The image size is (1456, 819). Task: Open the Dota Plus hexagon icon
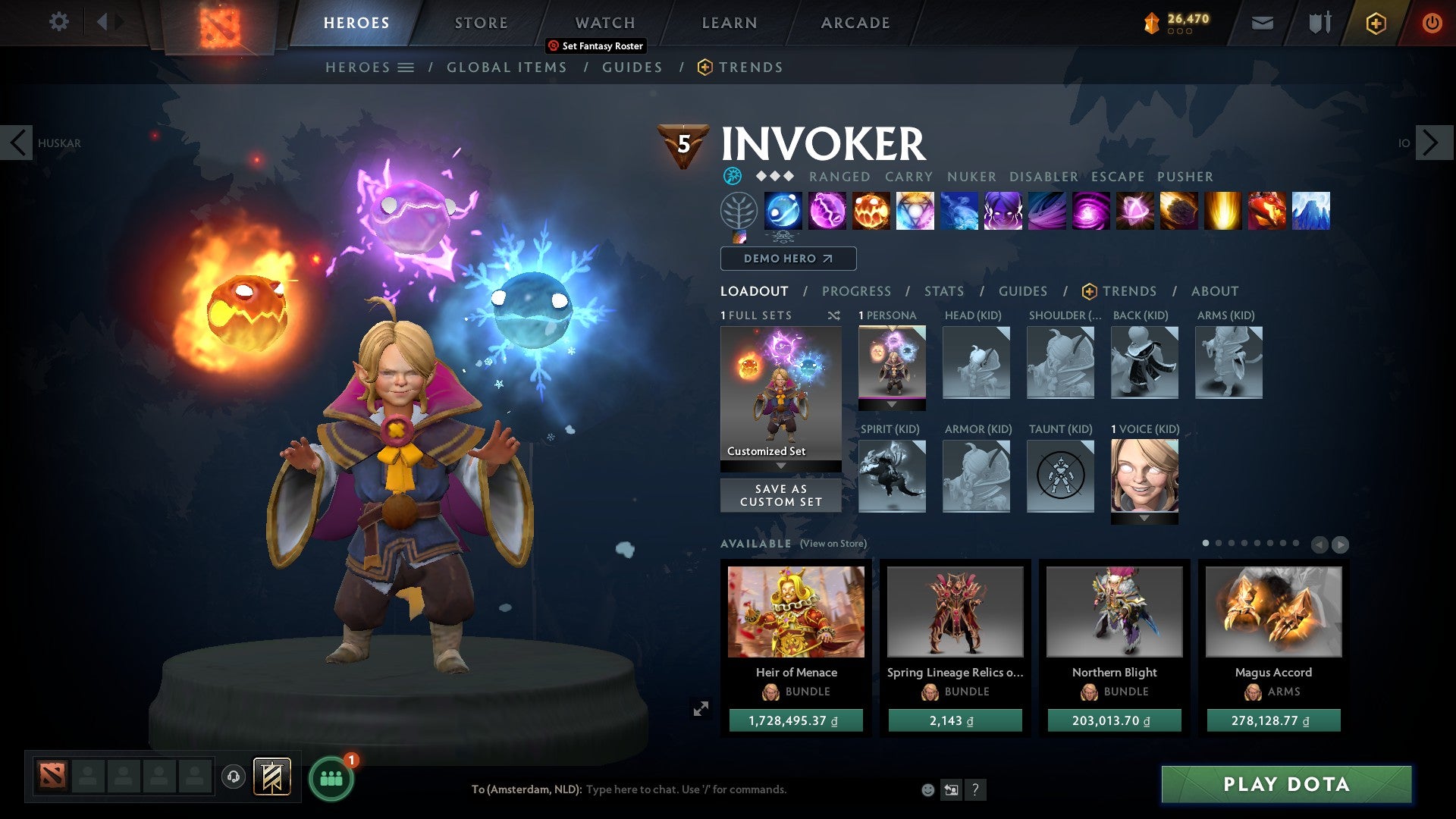(x=1376, y=23)
